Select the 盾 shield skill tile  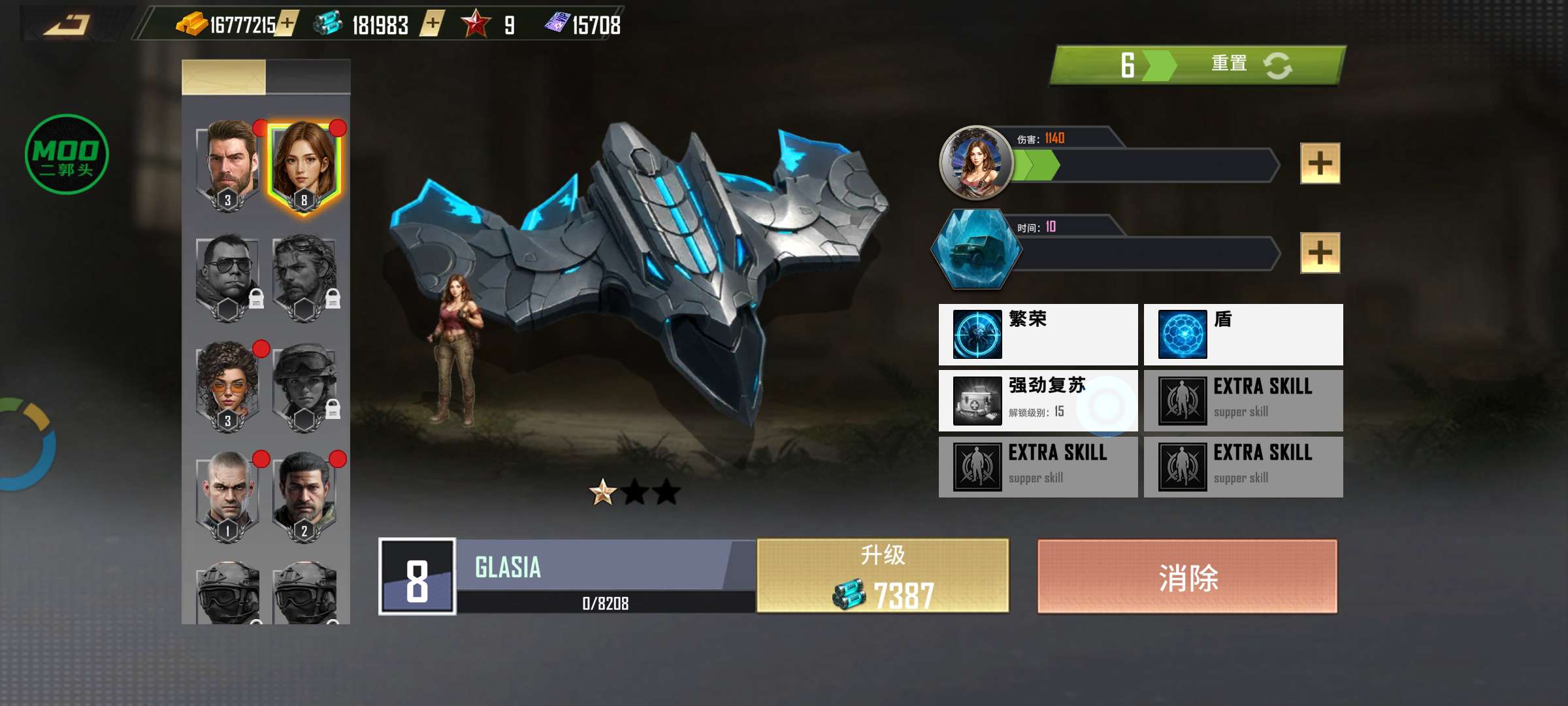click(1243, 334)
